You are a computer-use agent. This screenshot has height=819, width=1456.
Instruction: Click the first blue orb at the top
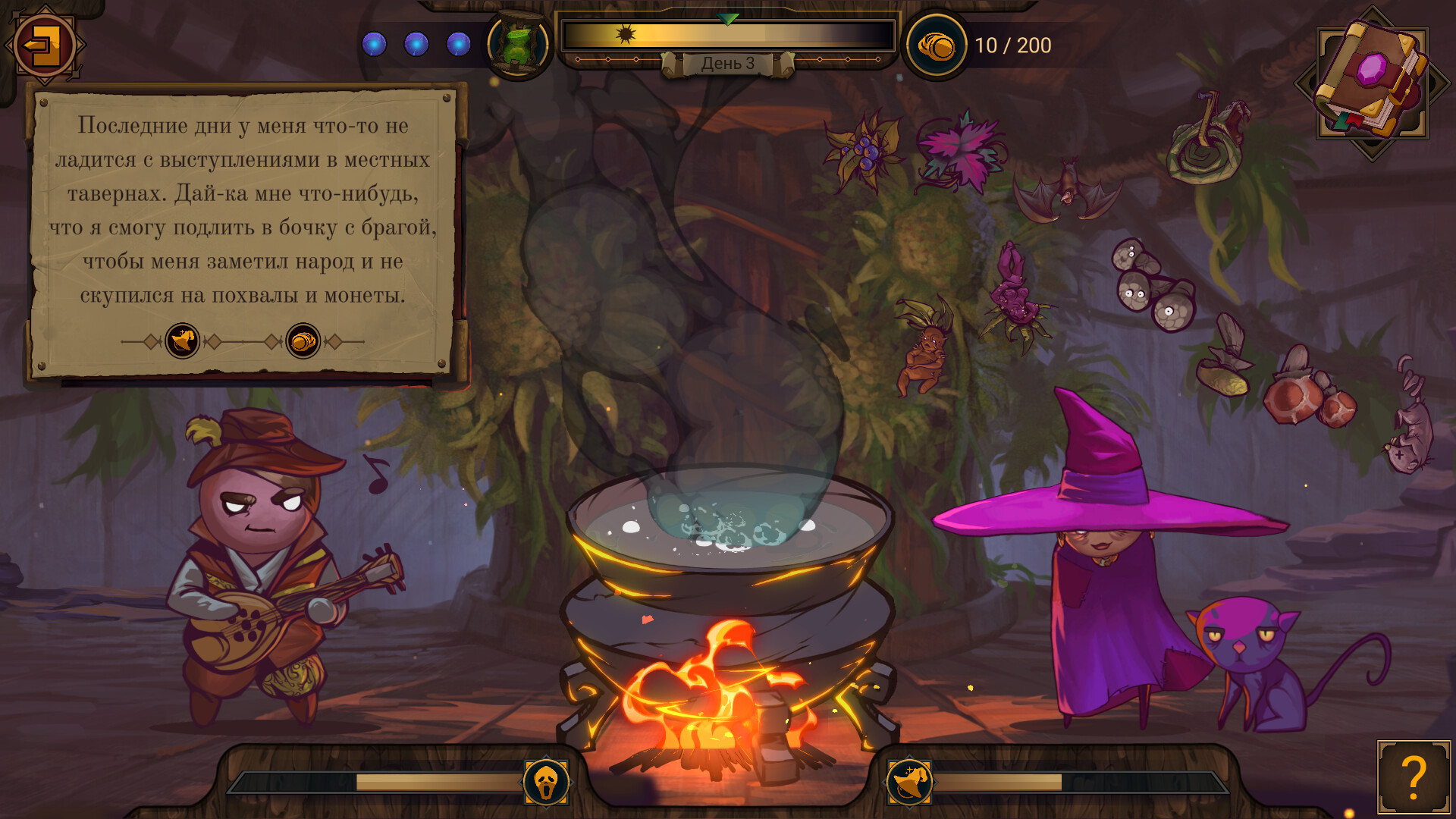(x=373, y=44)
